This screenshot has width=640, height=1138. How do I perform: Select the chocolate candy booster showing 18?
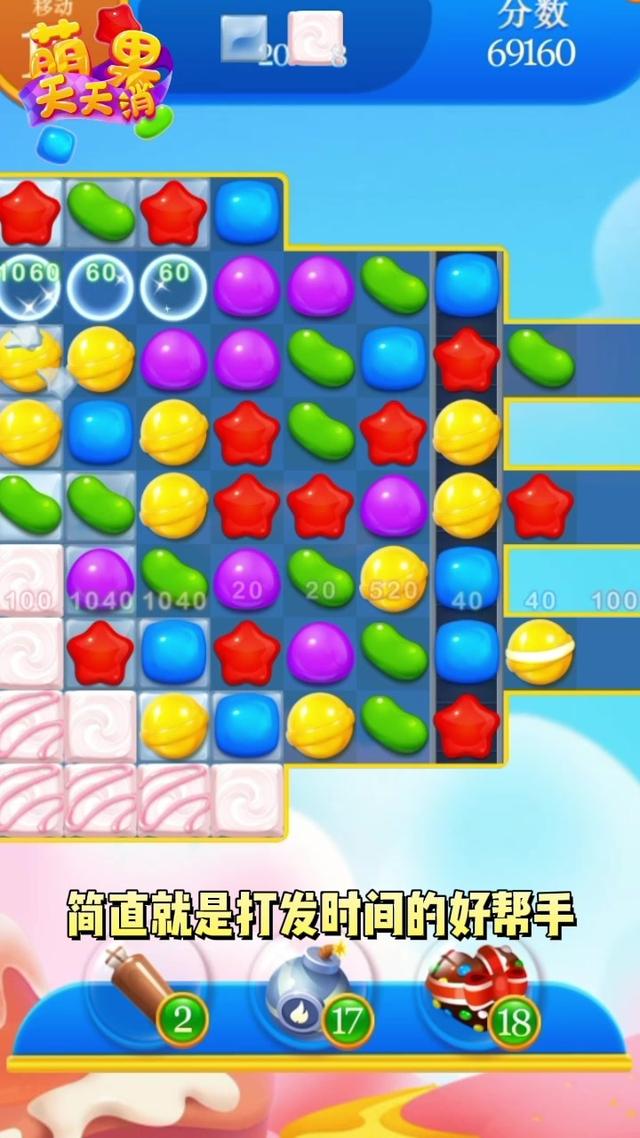470,984
